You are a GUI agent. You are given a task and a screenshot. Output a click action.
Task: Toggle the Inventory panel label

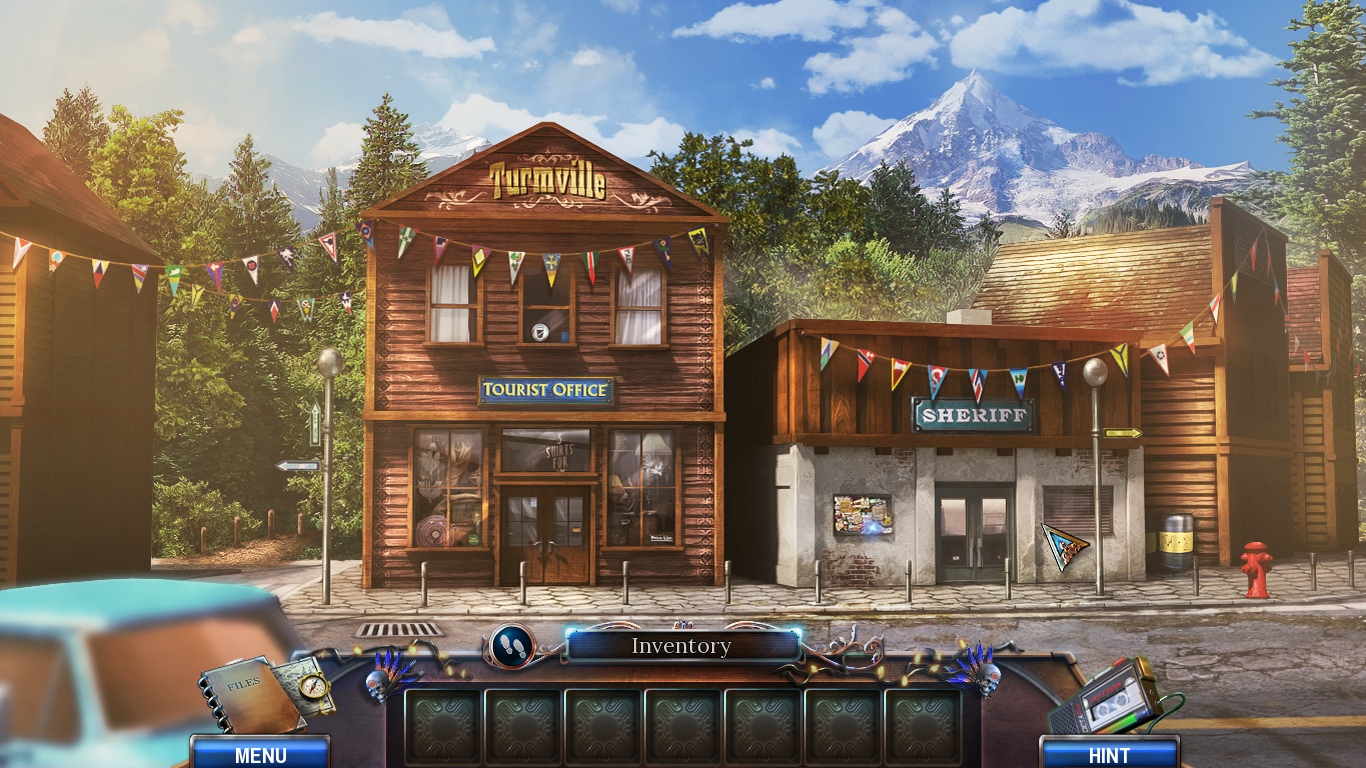coord(681,646)
